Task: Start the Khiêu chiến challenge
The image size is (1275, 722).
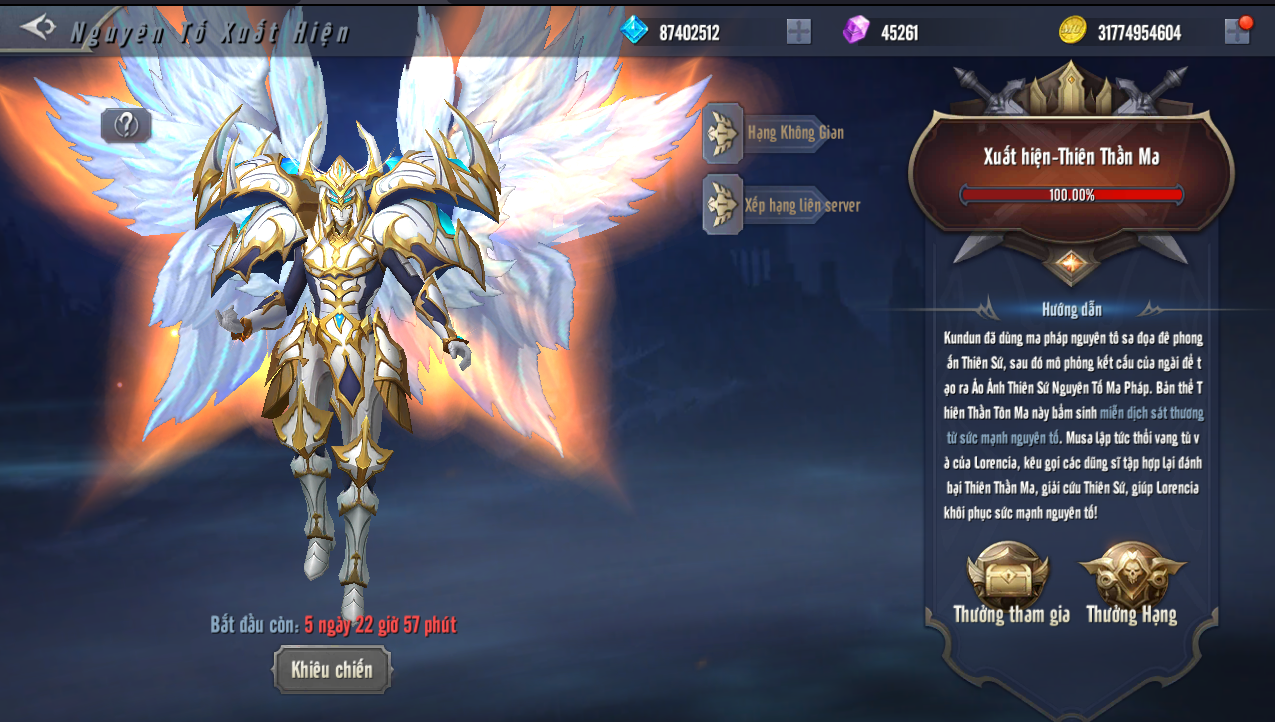Action: point(332,670)
